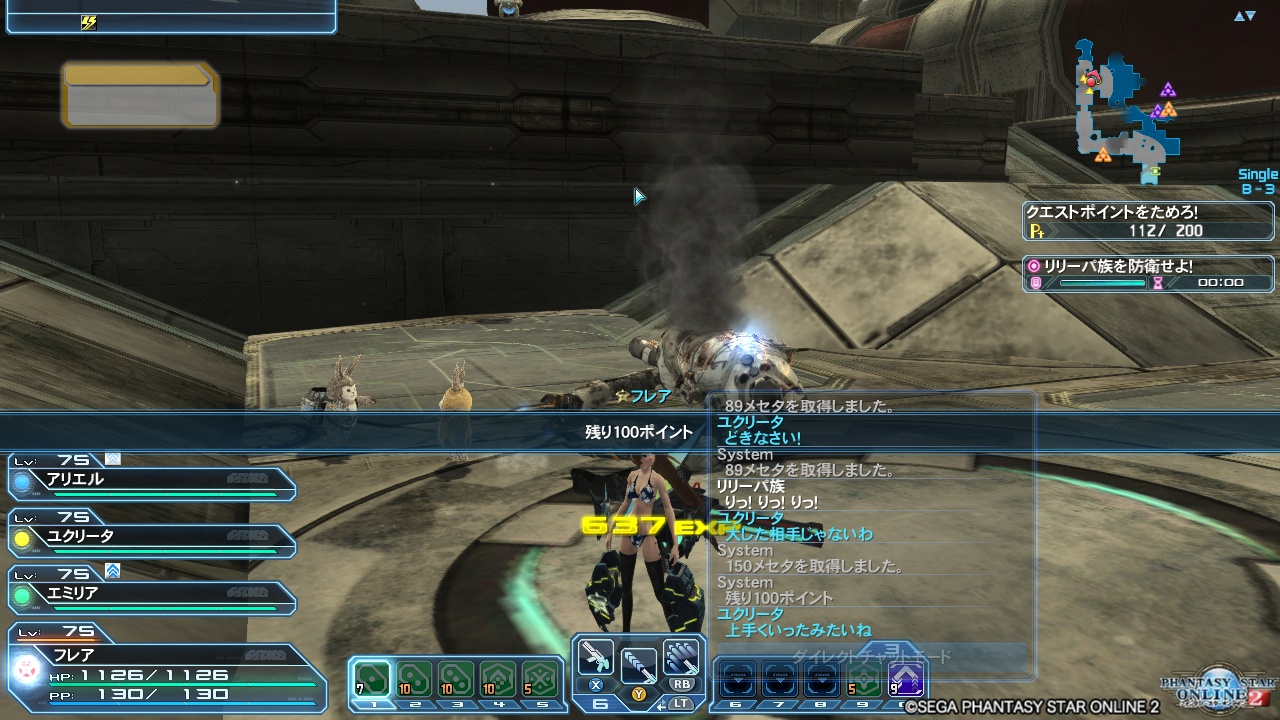Switch to weapon palette tab 6
Viewport: 1280px width, 720px height.
(600, 702)
